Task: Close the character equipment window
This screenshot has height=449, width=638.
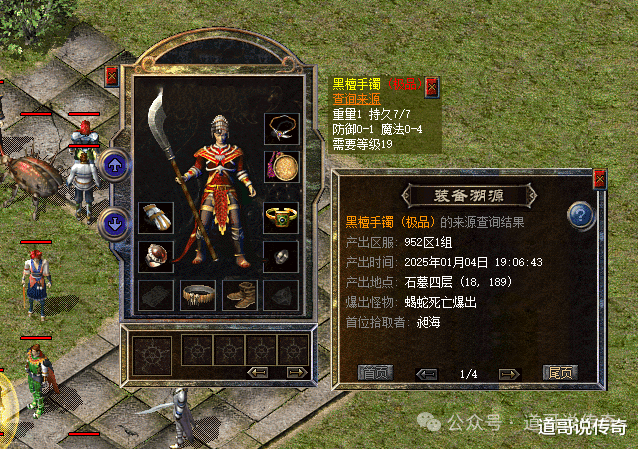Action: pyautogui.click(x=112, y=76)
